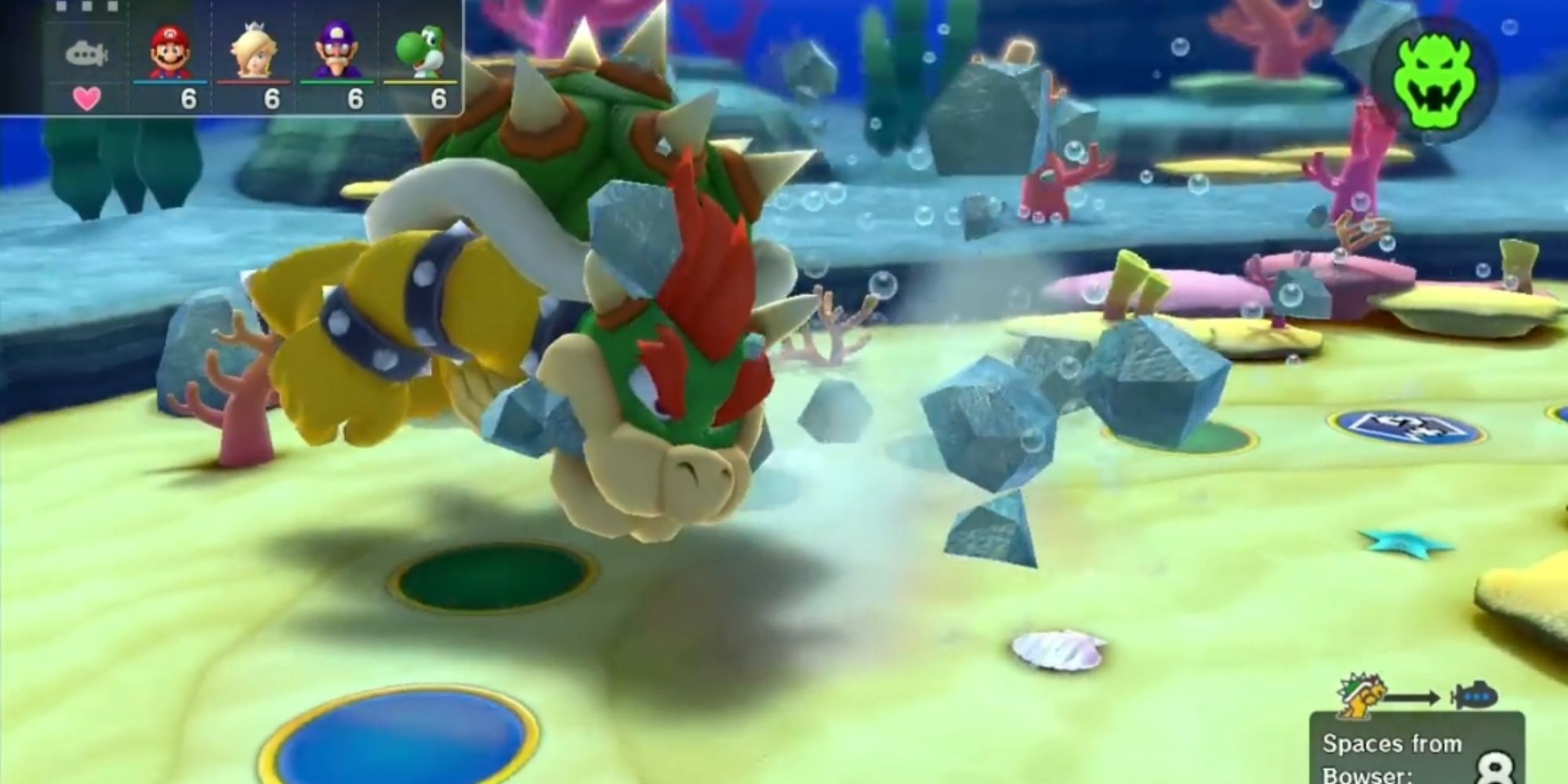
Task: Click the yellow health bar under Yoshi
Action: tap(418, 81)
